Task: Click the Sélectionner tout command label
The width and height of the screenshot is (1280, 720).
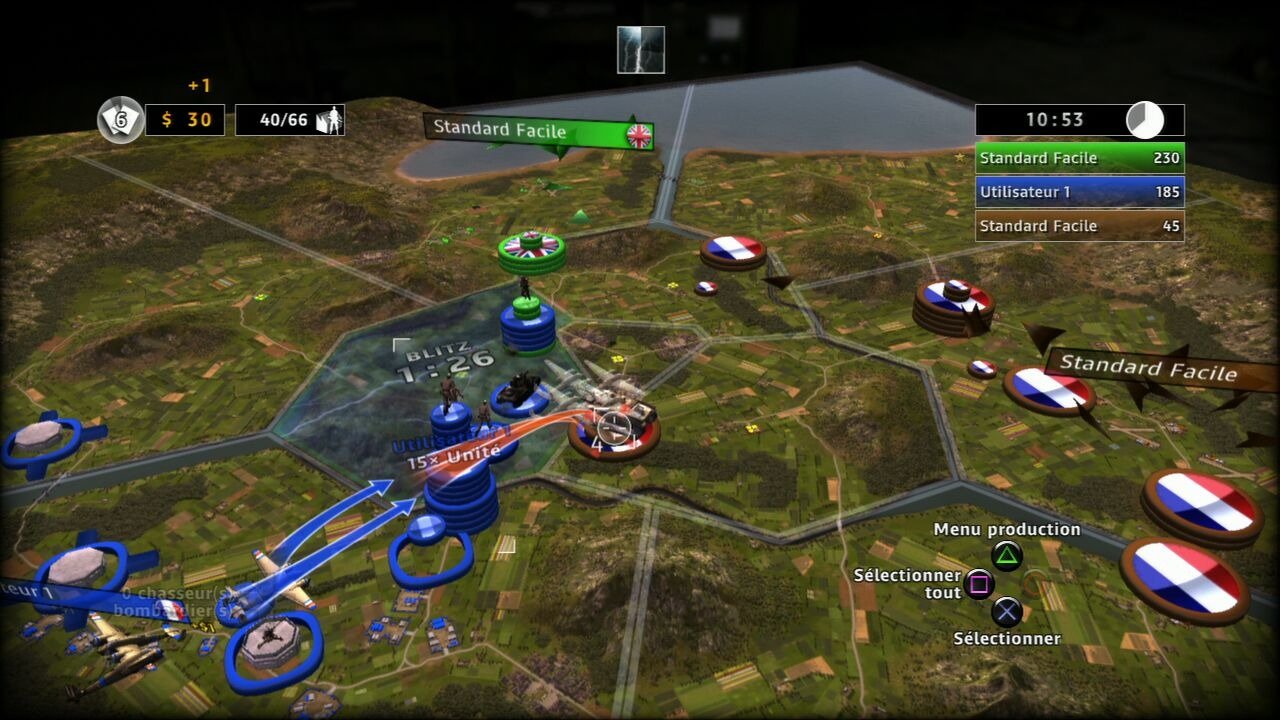Action: [907, 583]
